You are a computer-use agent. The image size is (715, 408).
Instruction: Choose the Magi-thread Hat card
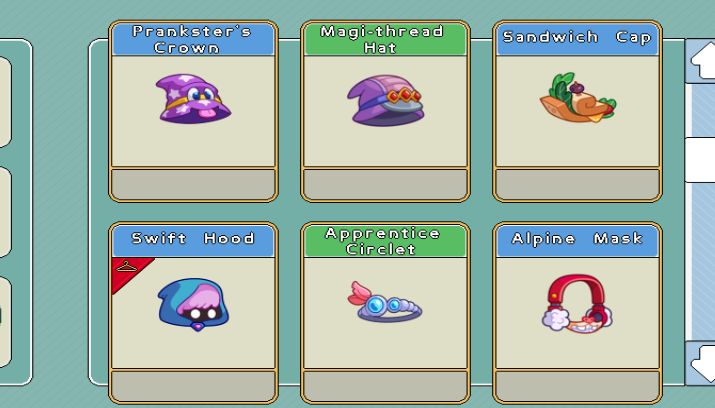(x=385, y=110)
